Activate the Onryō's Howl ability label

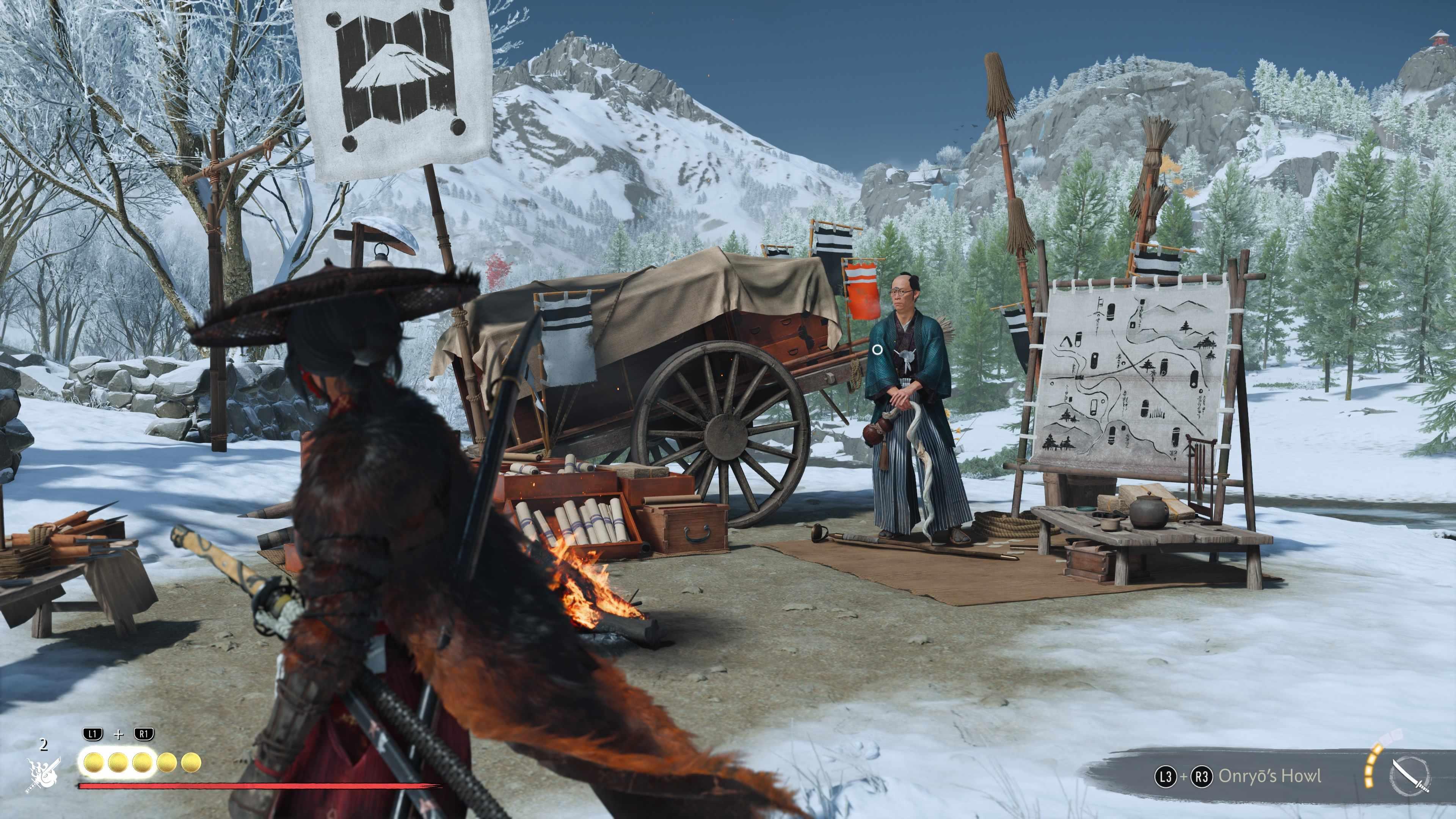point(1269,776)
